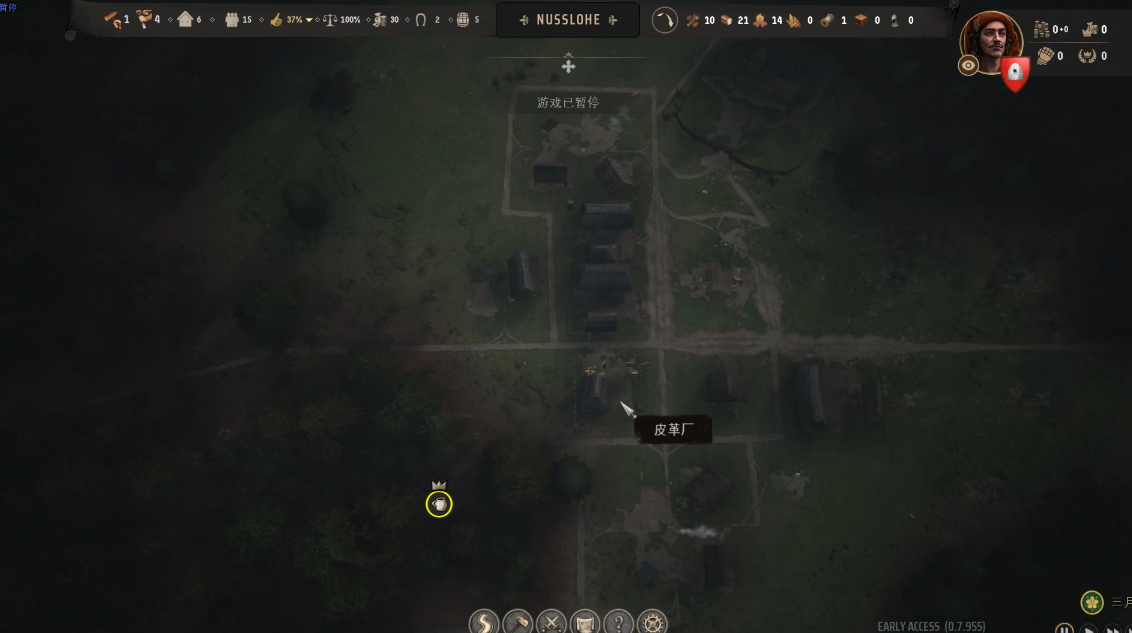Set game speed to fast forward
The width and height of the screenshot is (1132, 633).
coord(1113,629)
